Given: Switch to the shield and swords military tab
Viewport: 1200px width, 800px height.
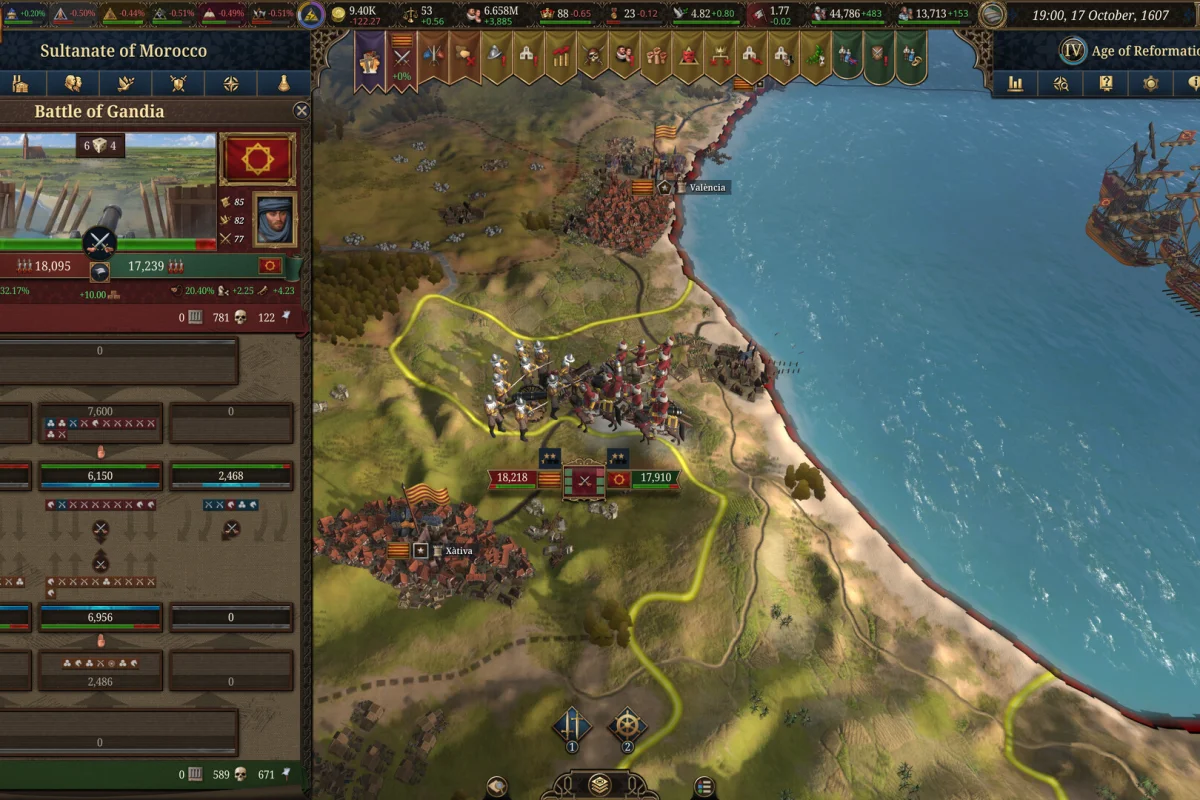Looking at the screenshot, I should click(x=178, y=83).
